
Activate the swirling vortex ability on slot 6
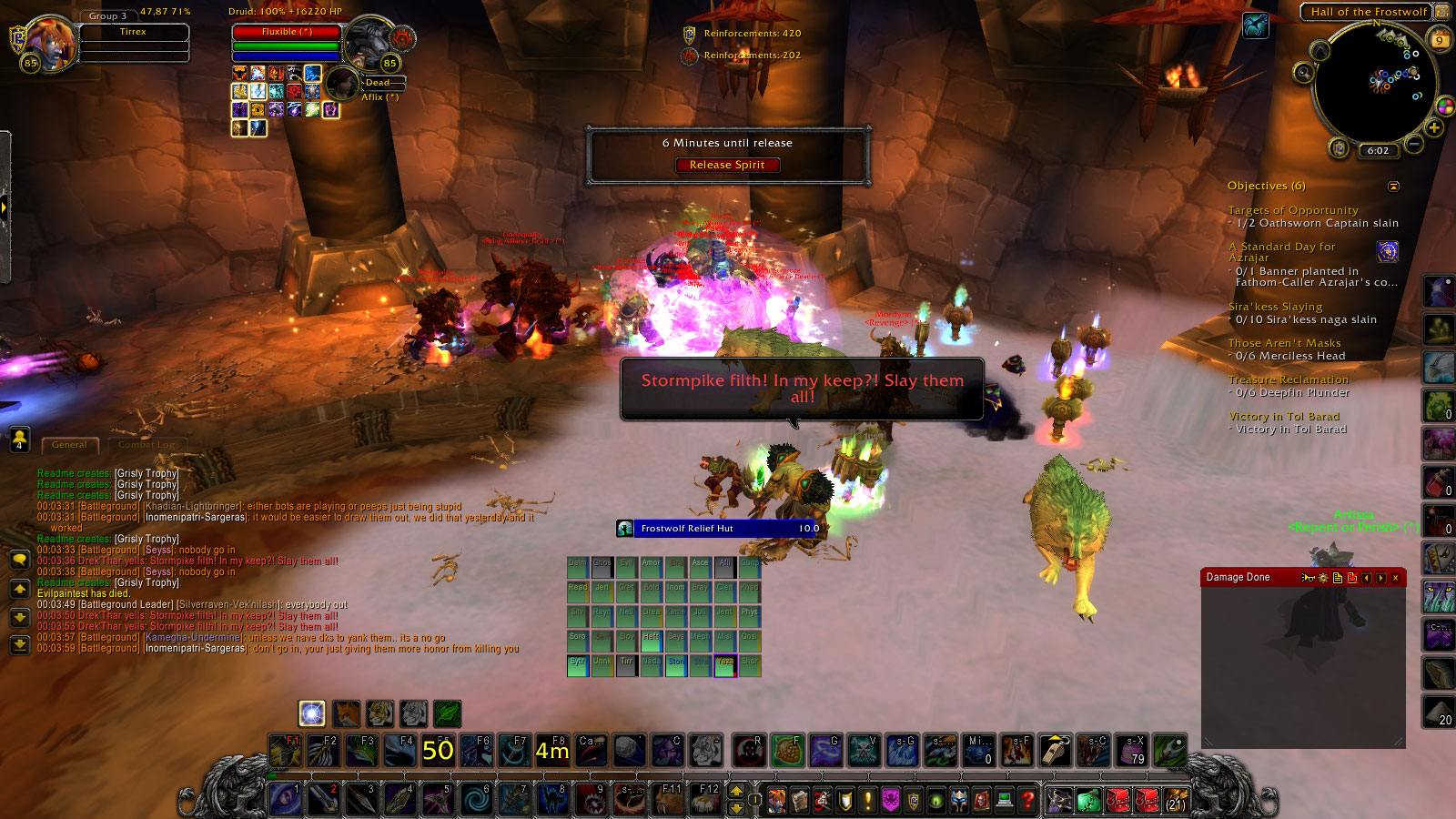[x=475, y=799]
